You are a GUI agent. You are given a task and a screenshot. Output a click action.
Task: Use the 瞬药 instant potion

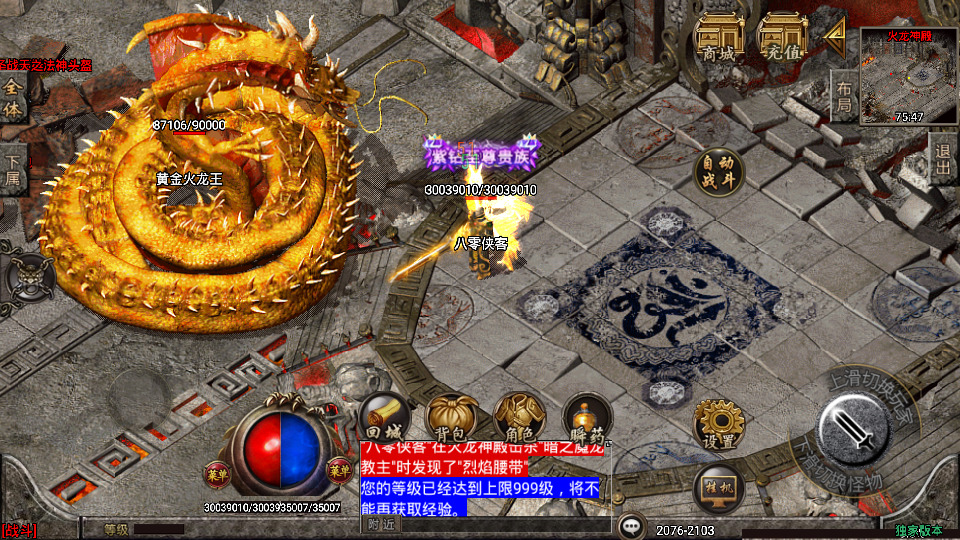pyautogui.click(x=586, y=417)
